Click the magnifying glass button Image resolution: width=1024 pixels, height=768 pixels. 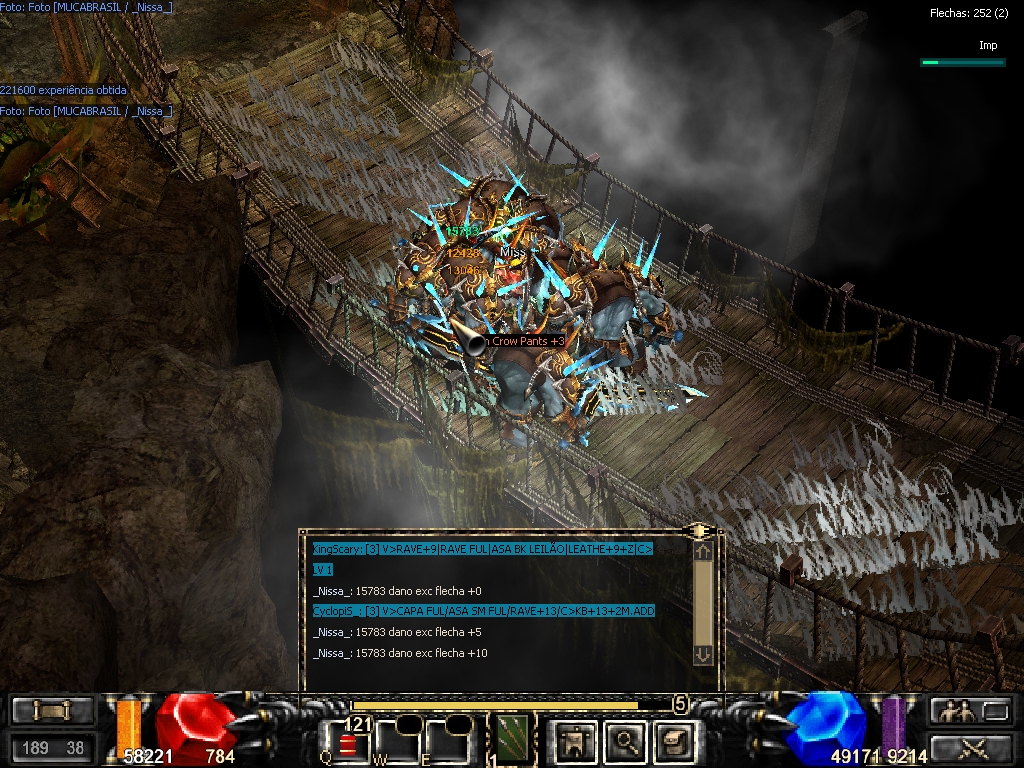(625, 740)
